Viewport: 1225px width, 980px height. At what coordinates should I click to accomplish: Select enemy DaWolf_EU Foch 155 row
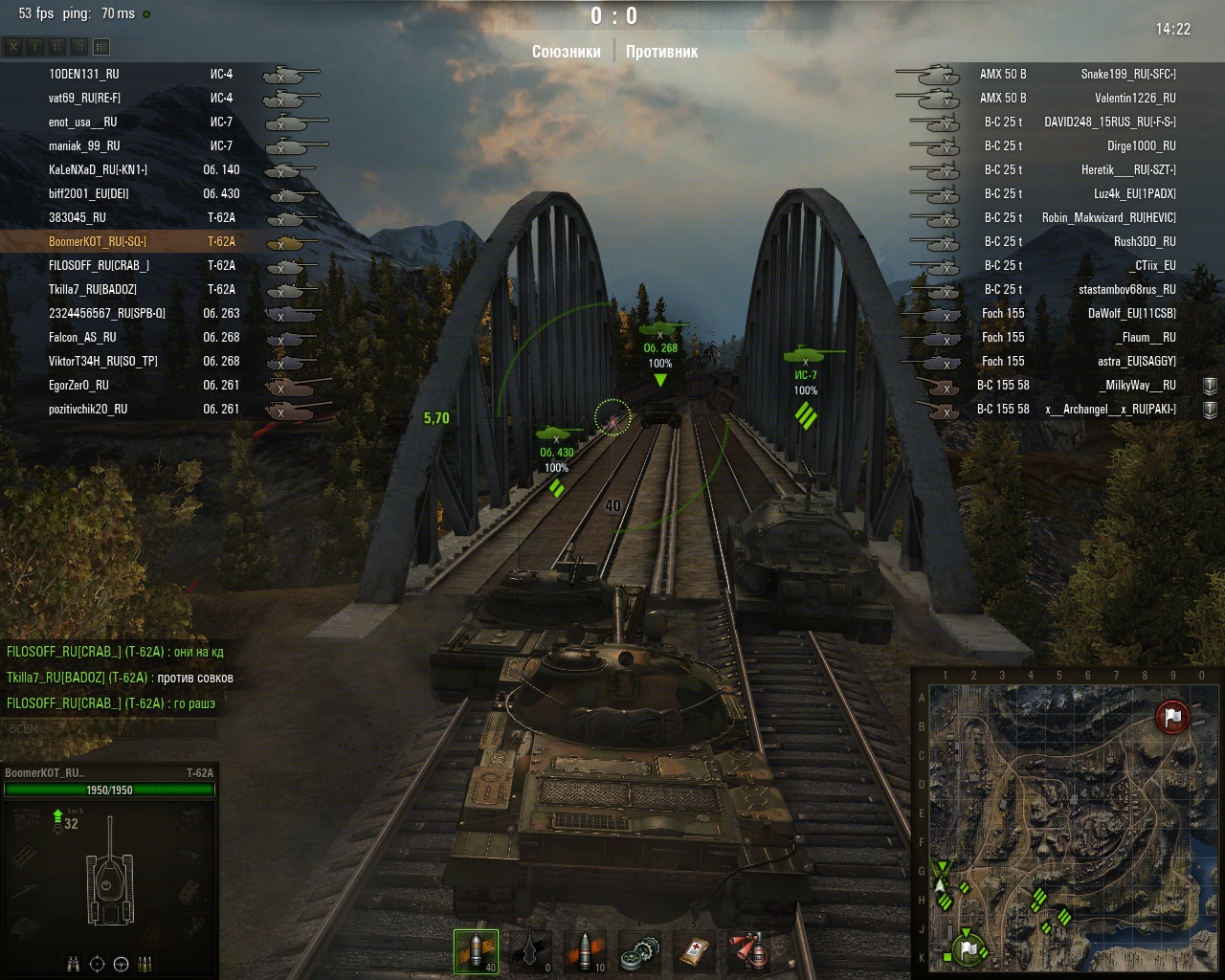pyautogui.click(x=1131, y=313)
